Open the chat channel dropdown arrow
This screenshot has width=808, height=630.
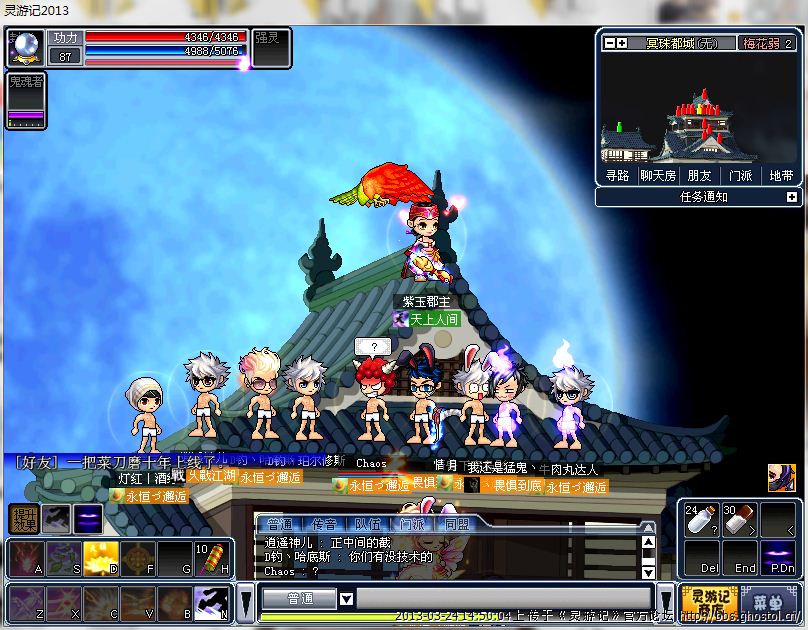(346, 599)
